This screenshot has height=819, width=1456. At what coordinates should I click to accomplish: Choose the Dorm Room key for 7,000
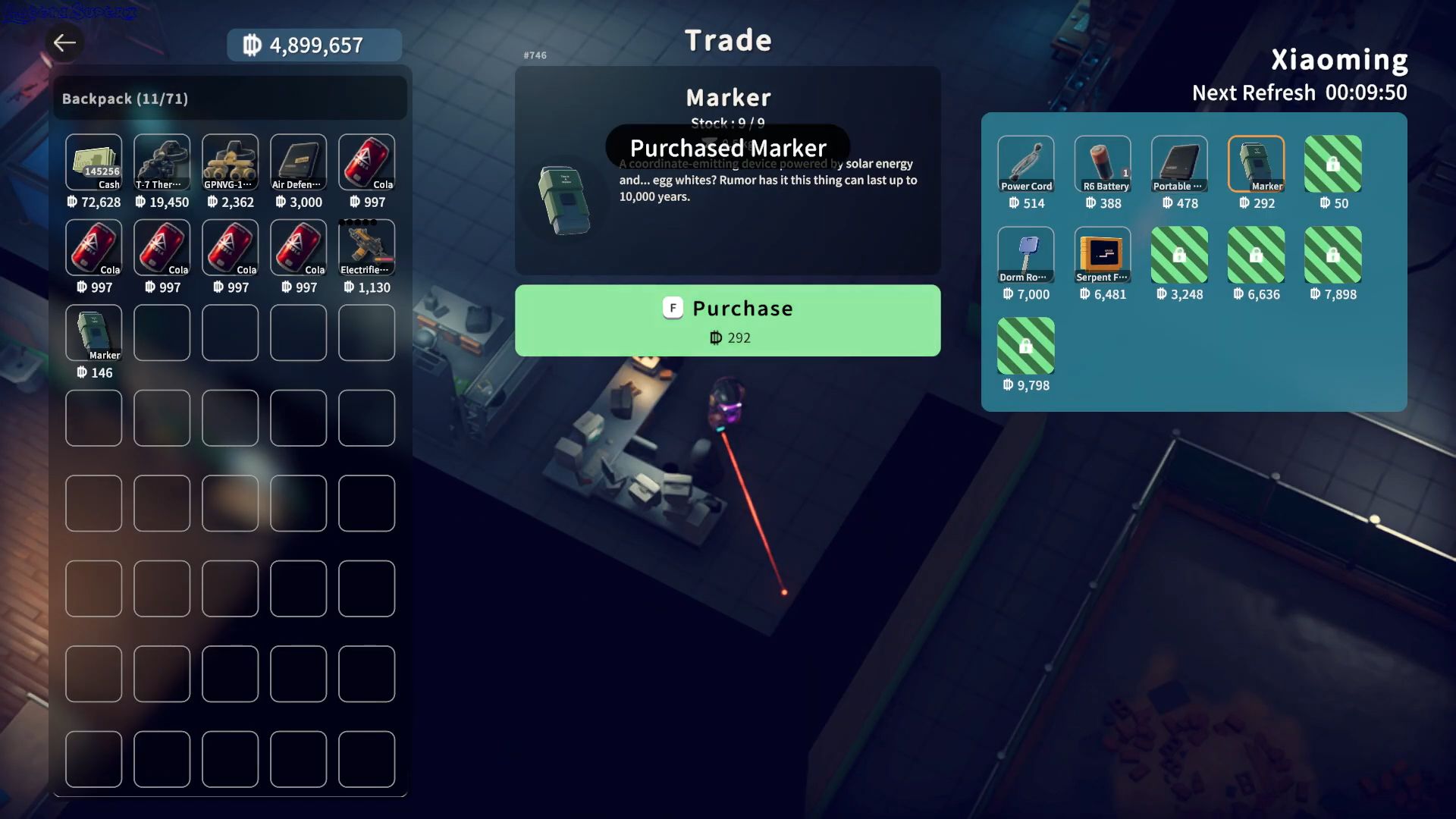coord(1025,255)
